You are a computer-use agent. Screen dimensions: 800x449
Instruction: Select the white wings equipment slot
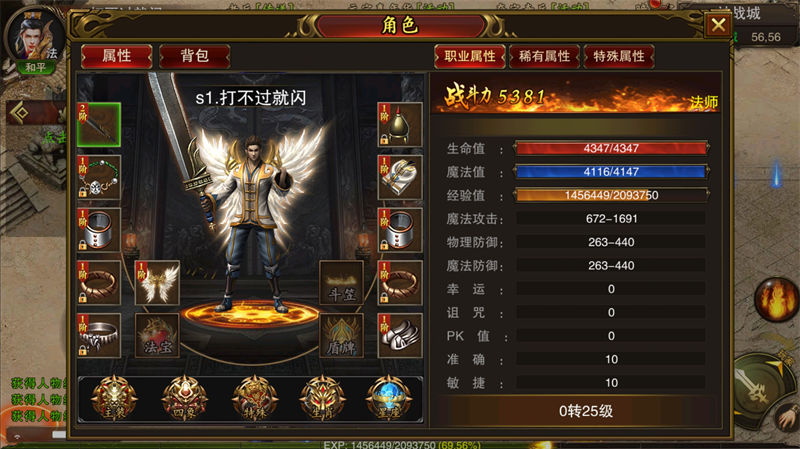[157, 283]
